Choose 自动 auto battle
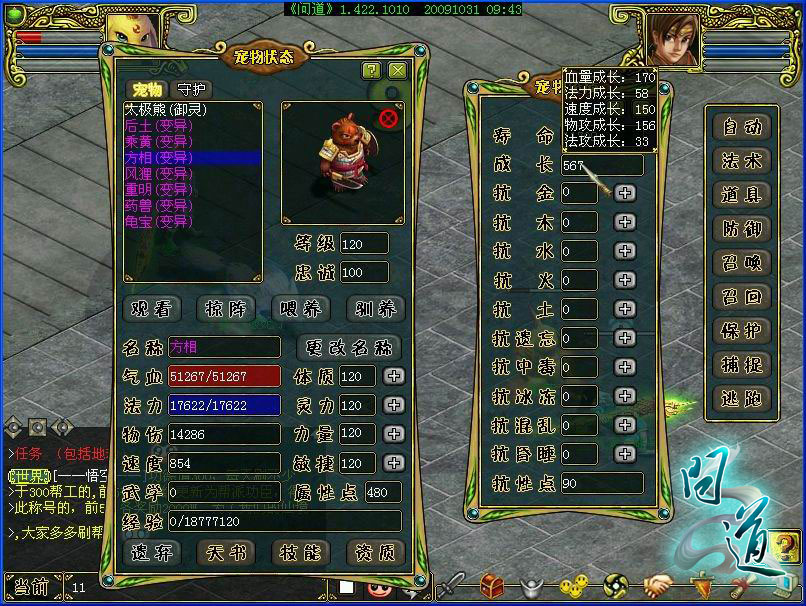The height and width of the screenshot is (606, 806). click(743, 127)
